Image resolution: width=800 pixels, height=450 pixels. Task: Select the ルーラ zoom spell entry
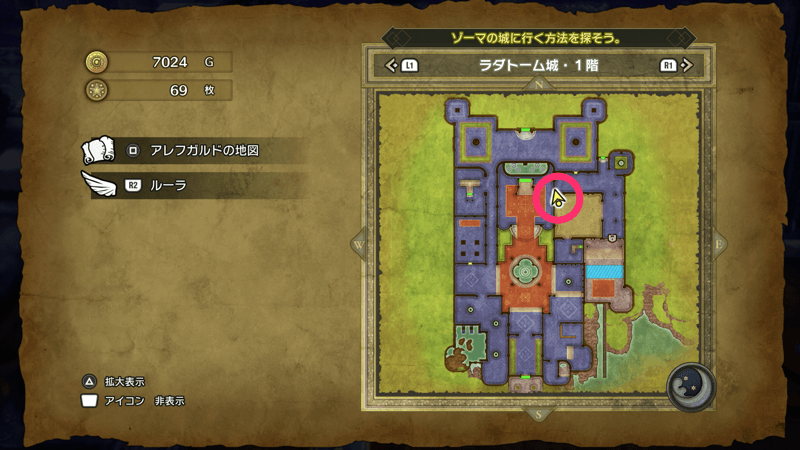point(190,185)
